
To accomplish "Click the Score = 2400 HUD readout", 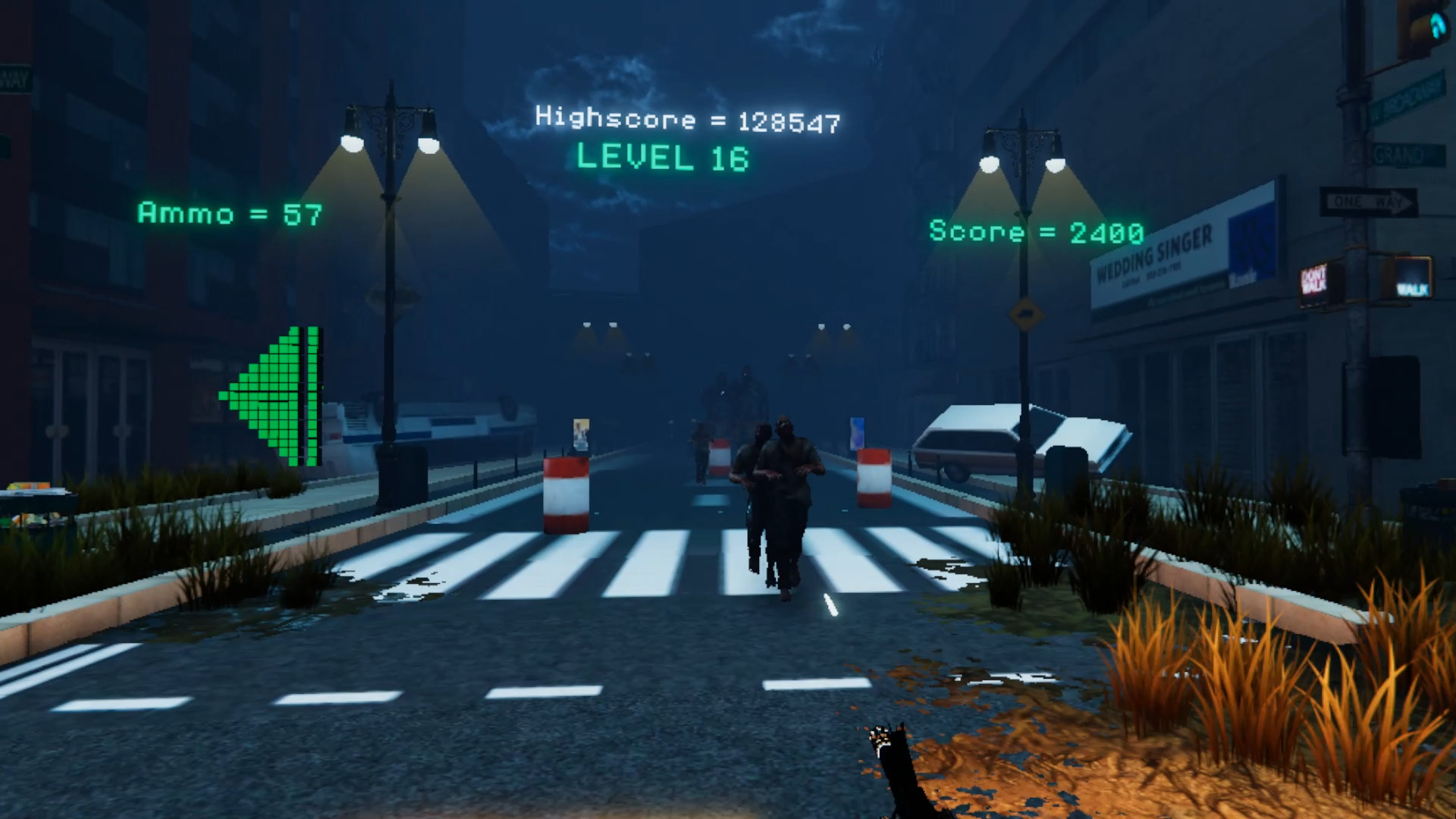I will click(1034, 231).
